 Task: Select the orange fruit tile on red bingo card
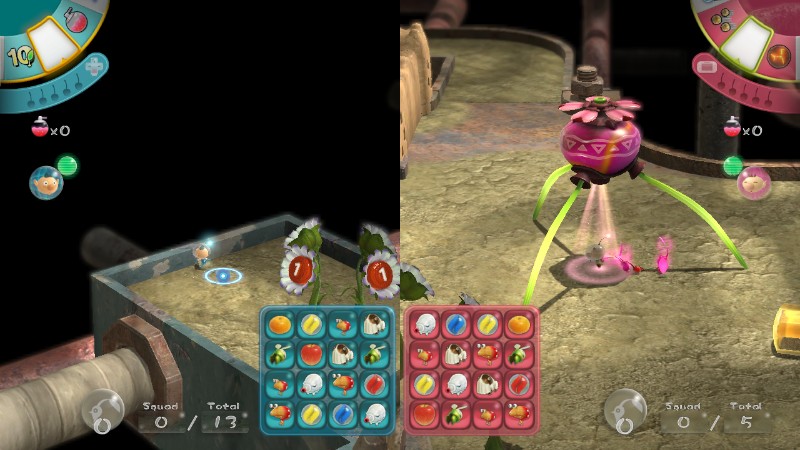(519, 324)
